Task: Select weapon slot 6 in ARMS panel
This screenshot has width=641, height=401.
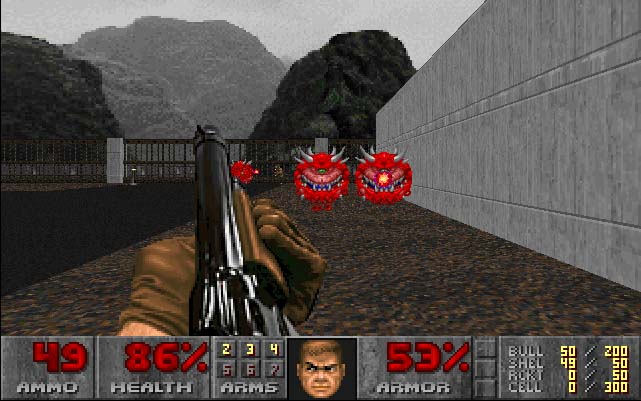Action: tap(248, 369)
